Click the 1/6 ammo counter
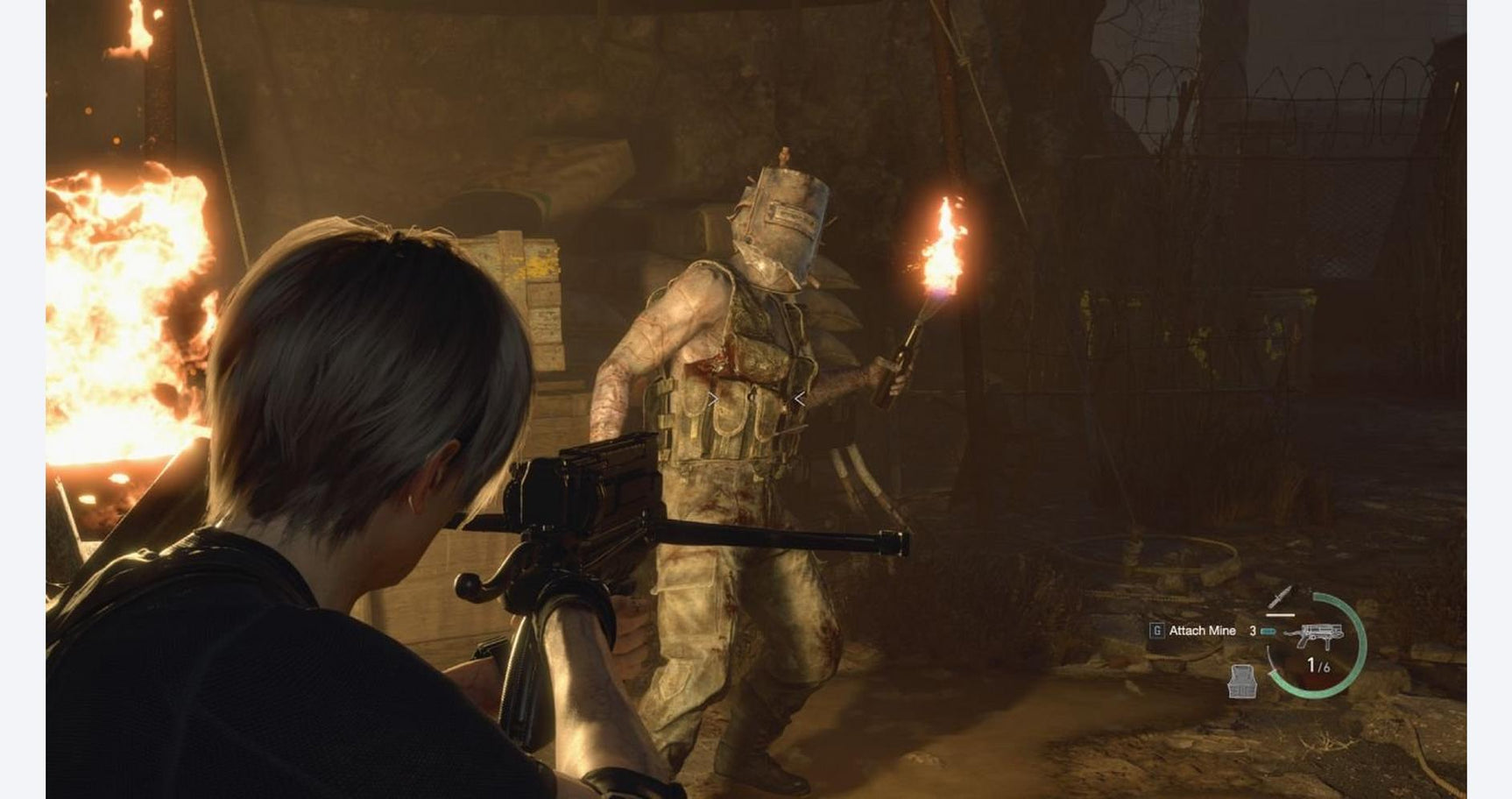Image resolution: width=1512 pixels, height=799 pixels. click(x=1318, y=664)
